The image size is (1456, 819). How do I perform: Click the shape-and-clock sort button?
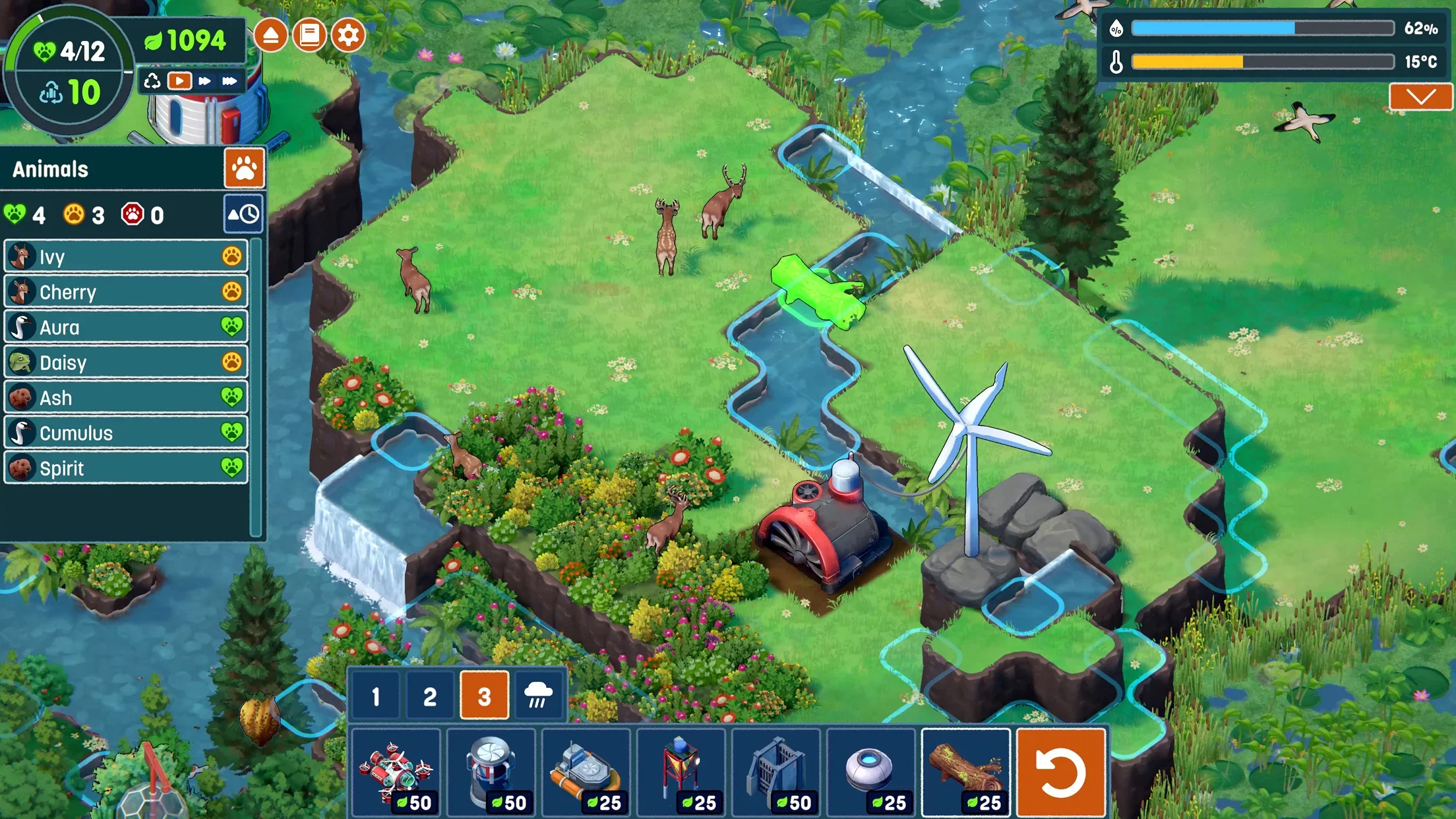click(243, 214)
